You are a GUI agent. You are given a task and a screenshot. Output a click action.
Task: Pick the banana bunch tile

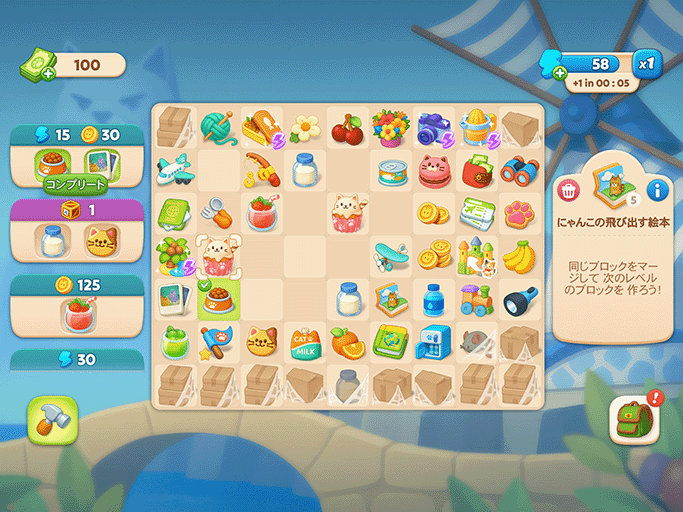tap(520, 256)
